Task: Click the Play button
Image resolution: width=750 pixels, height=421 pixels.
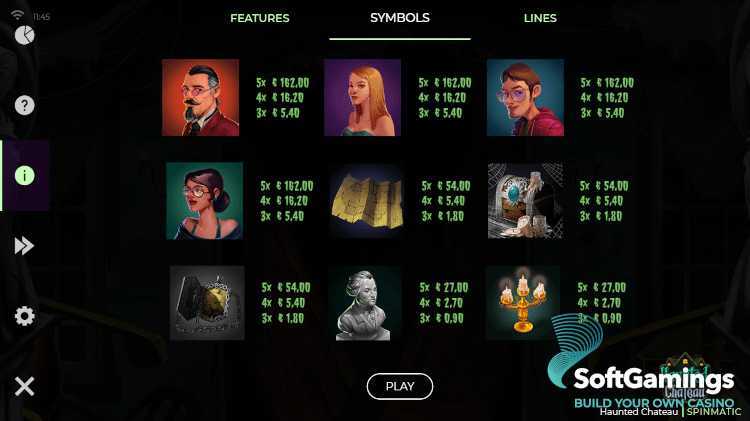Action: click(x=400, y=386)
